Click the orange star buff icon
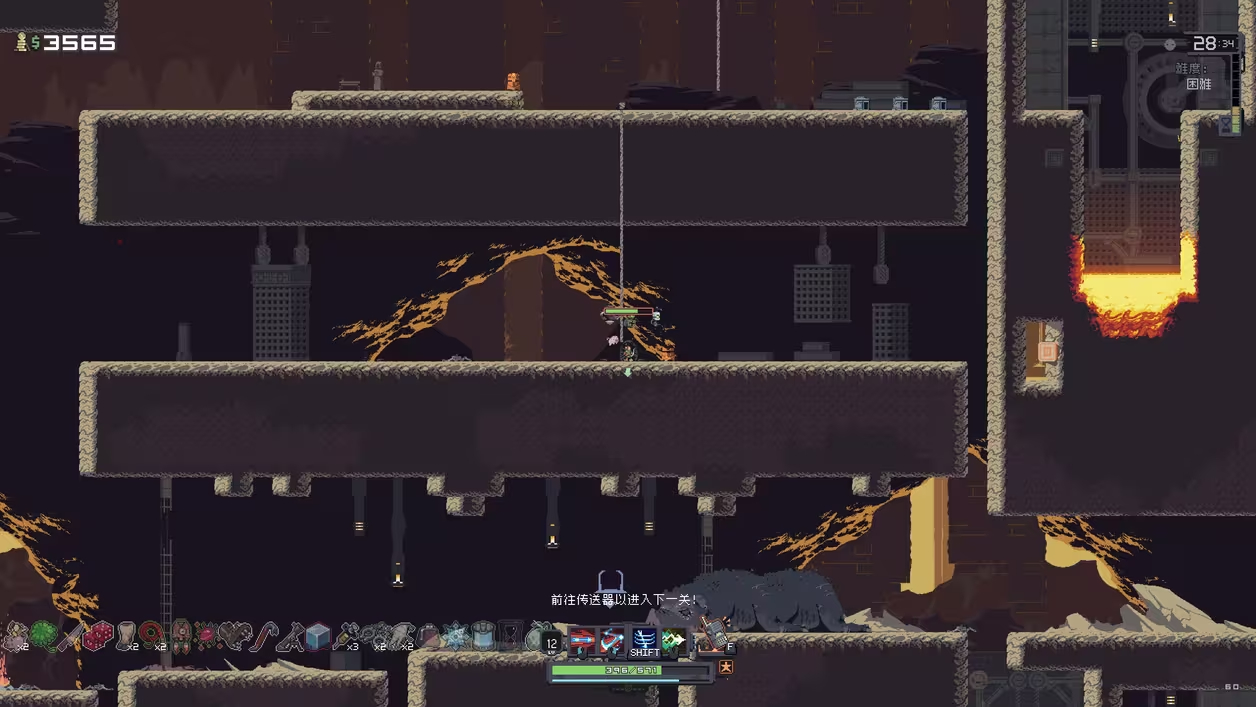Viewport: 1256px width, 707px height. click(726, 667)
